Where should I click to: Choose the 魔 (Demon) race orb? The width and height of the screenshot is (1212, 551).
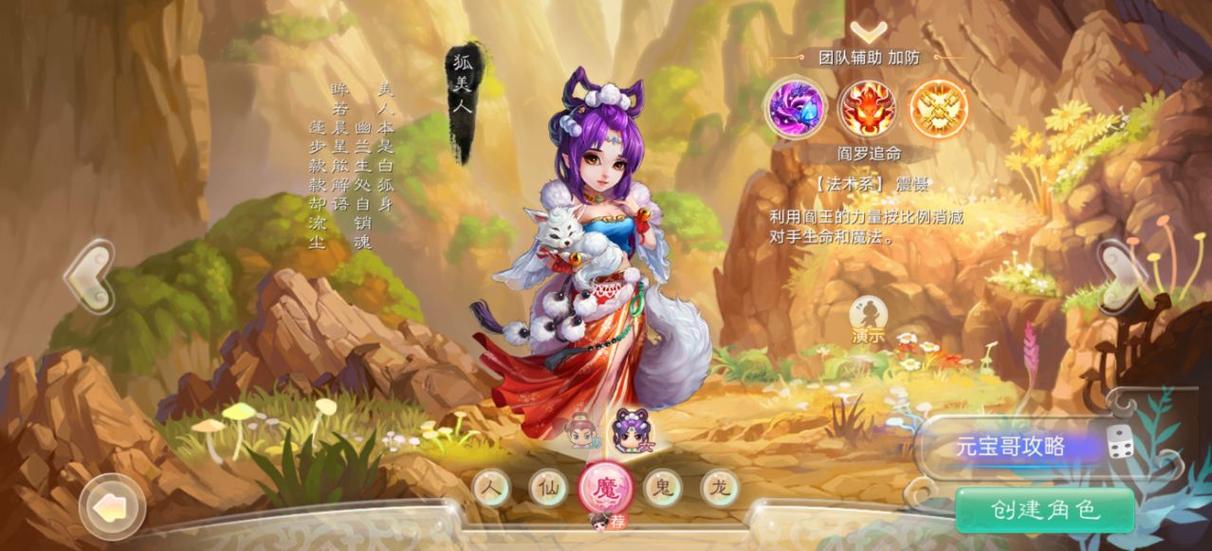[606, 488]
